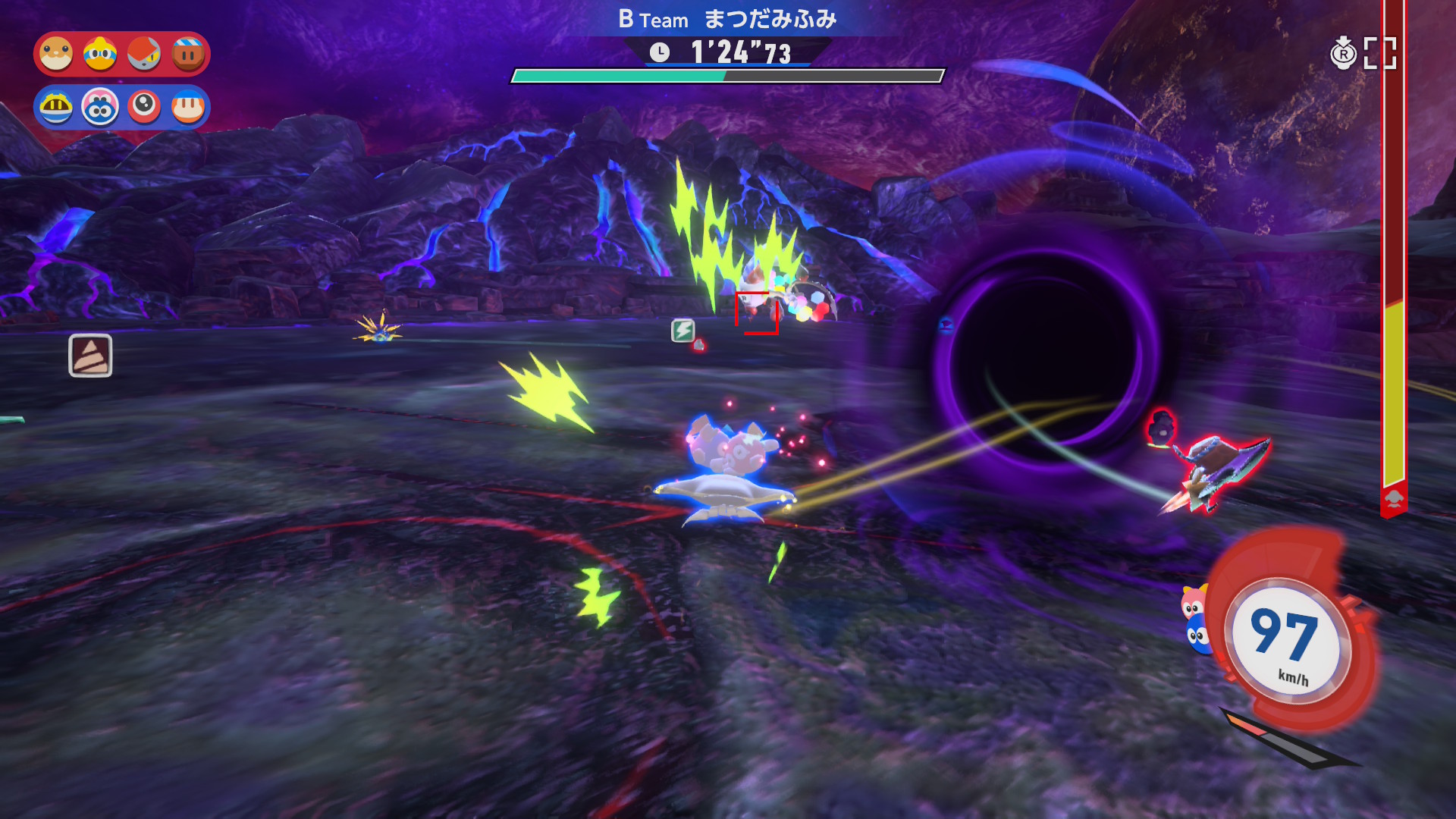Click the drill item icon
The image size is (1456, 819).
90,355
